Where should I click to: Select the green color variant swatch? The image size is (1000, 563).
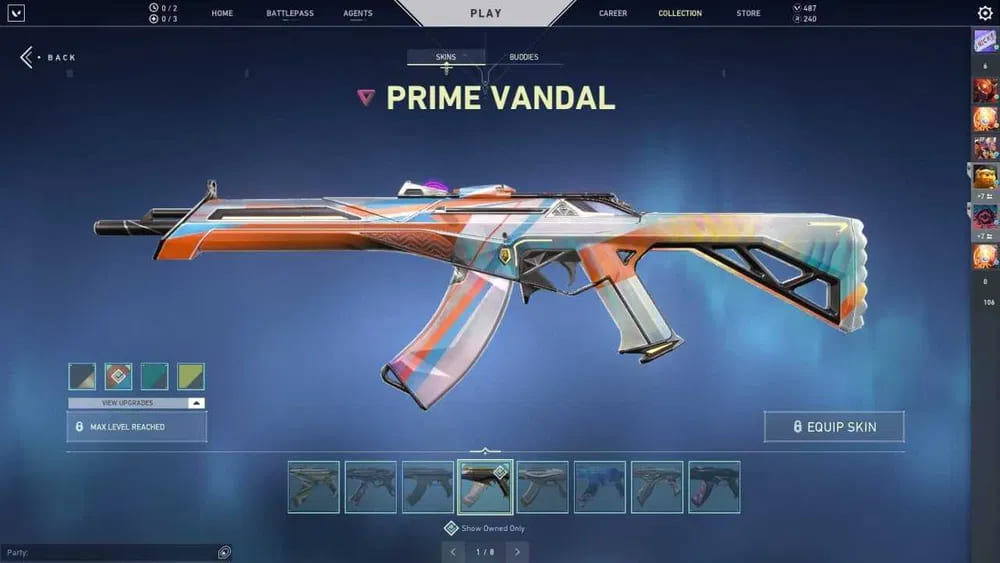click(x=190, y=377)
